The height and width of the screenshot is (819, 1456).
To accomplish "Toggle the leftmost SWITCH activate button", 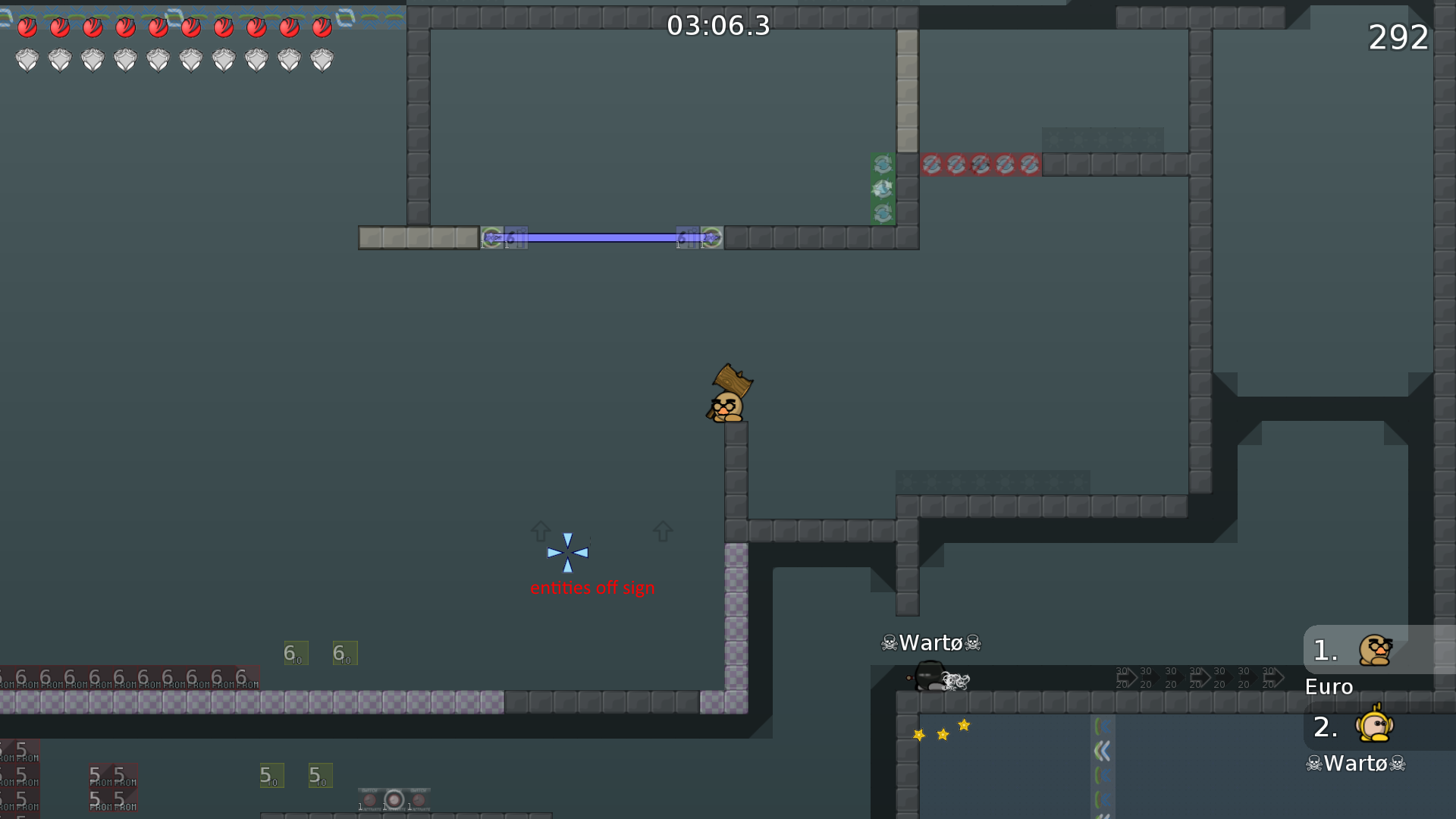I will tap(369, 799).
